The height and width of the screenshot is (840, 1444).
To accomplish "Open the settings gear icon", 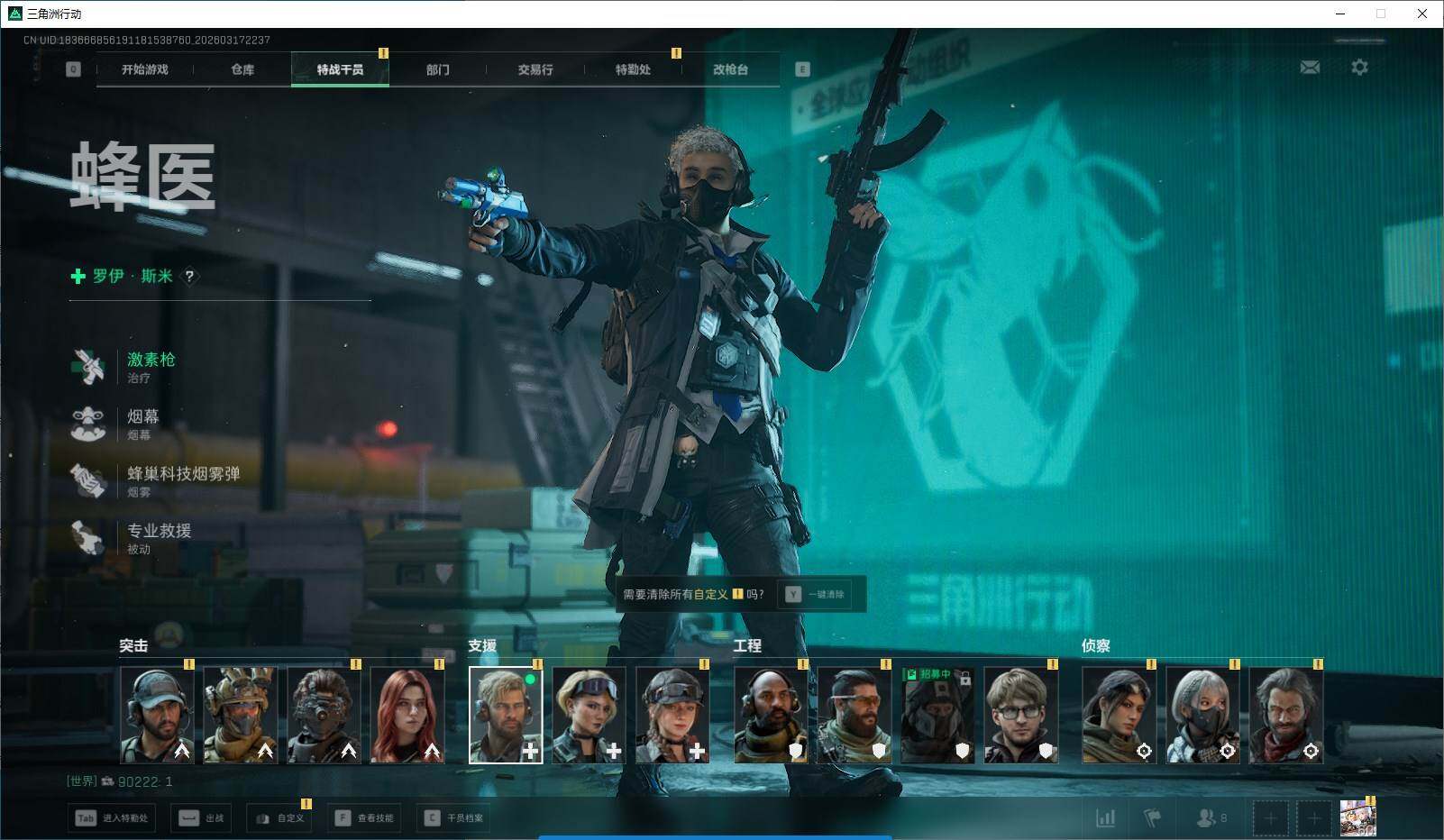I will [1359, 68].
